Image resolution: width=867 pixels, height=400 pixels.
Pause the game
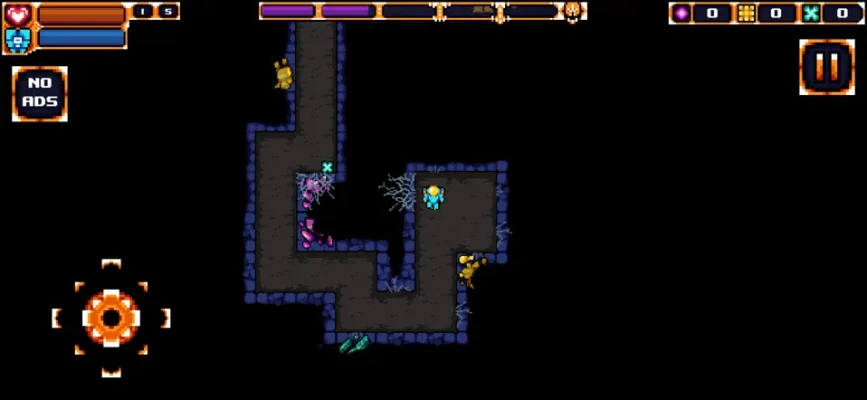[826, 67]
